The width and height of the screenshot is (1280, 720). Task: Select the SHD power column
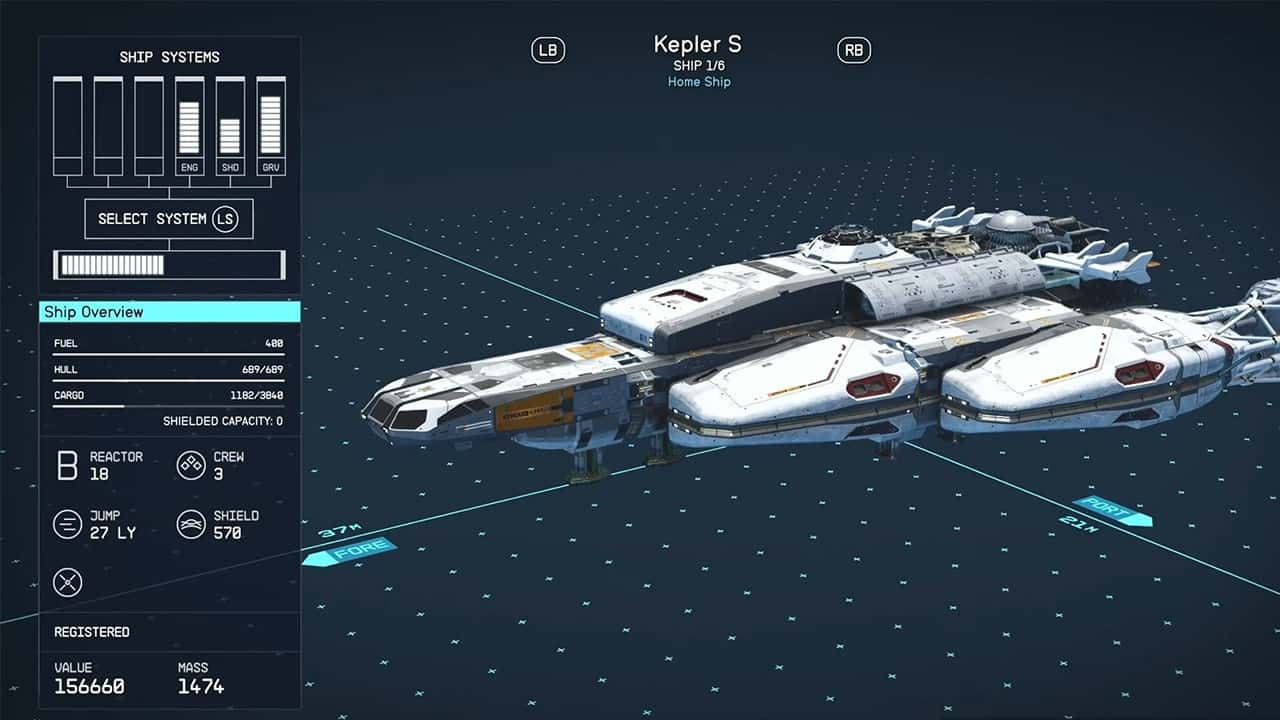coord(230,127)
